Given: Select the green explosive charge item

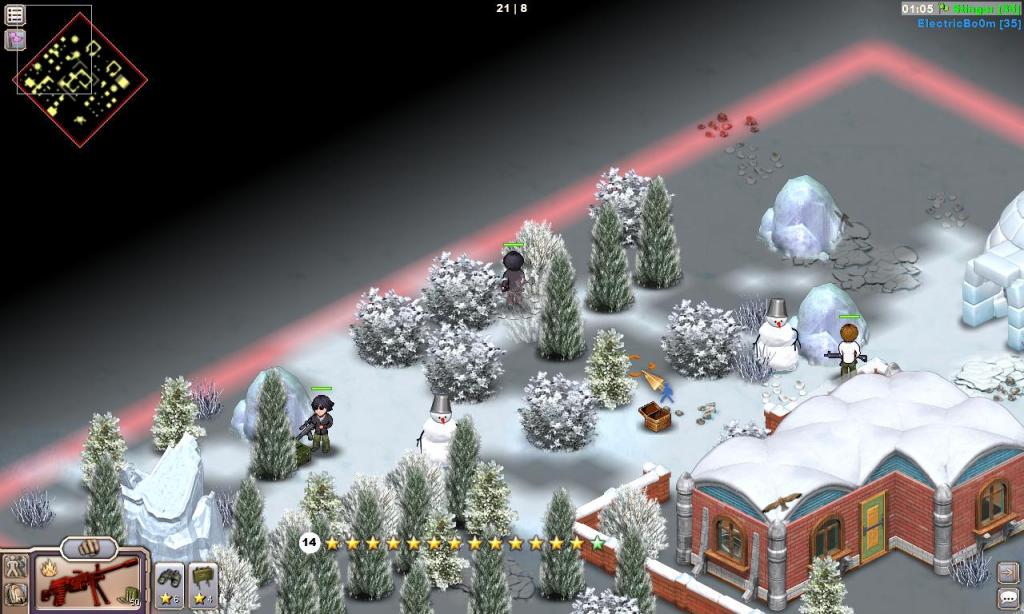Looking at the screenshot, I should coord(203,584).
